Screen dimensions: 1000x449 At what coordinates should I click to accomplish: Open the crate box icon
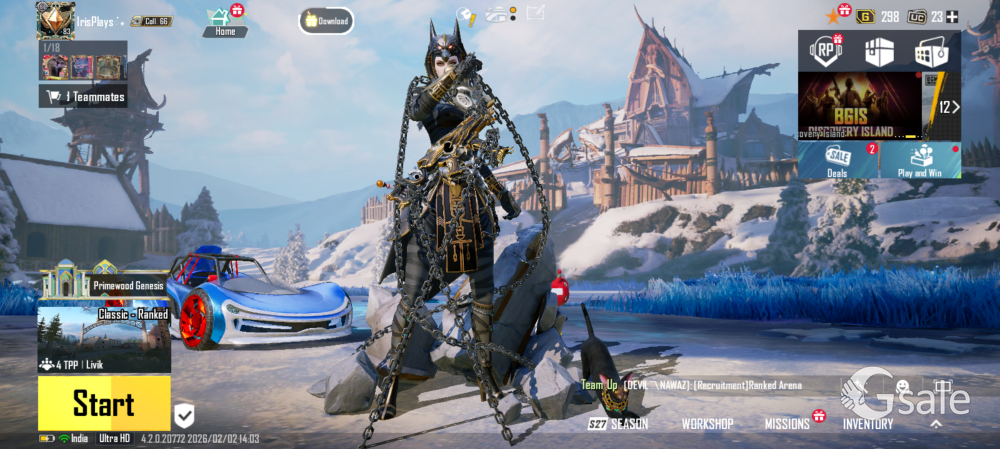(x=877, y=52)
